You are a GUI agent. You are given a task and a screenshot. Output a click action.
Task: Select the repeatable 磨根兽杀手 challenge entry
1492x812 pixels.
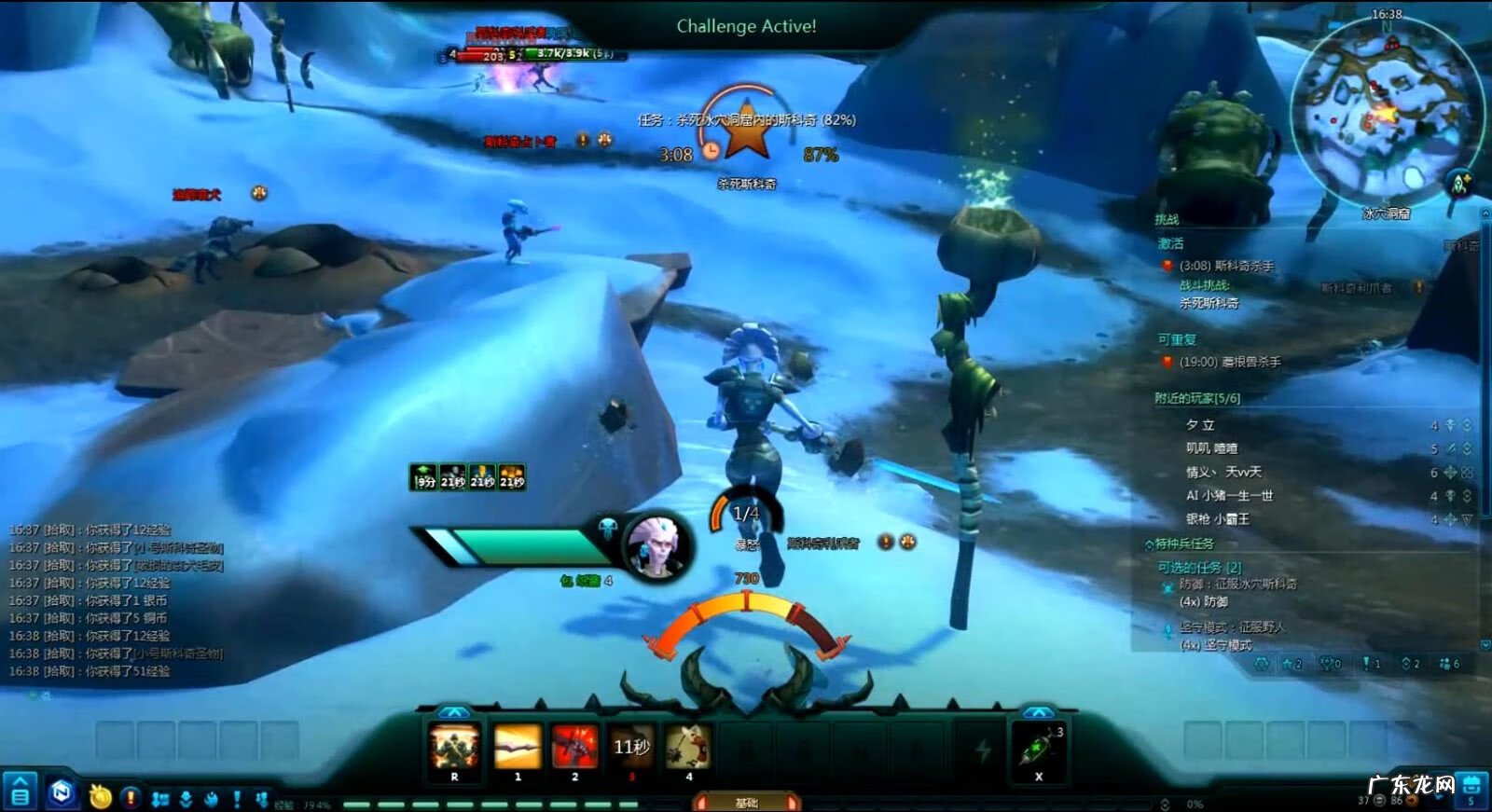pos(1229,362)
